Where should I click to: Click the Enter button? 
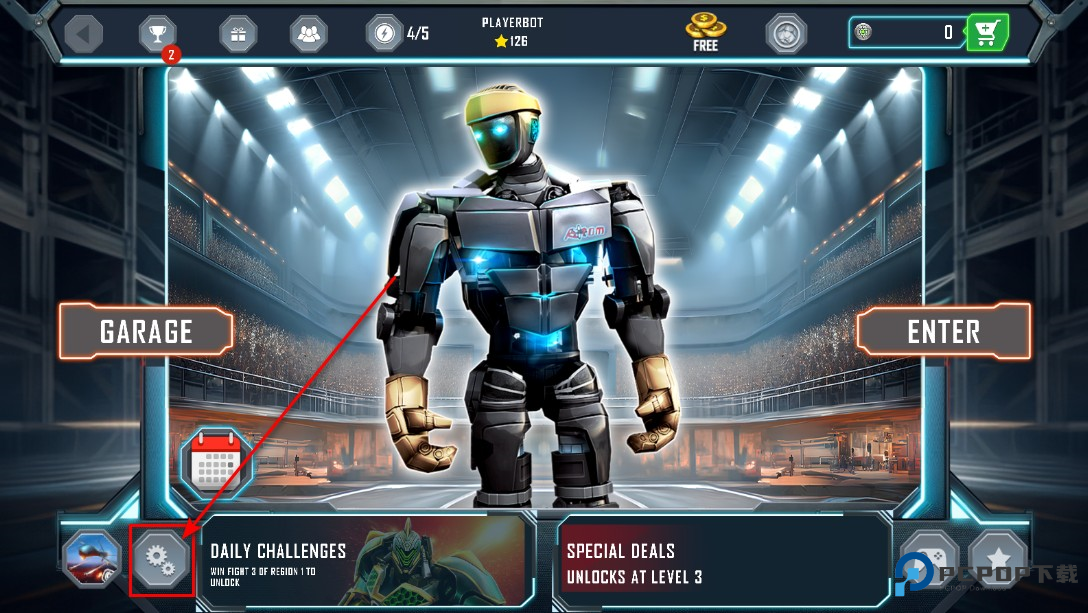tap(943, 331)
